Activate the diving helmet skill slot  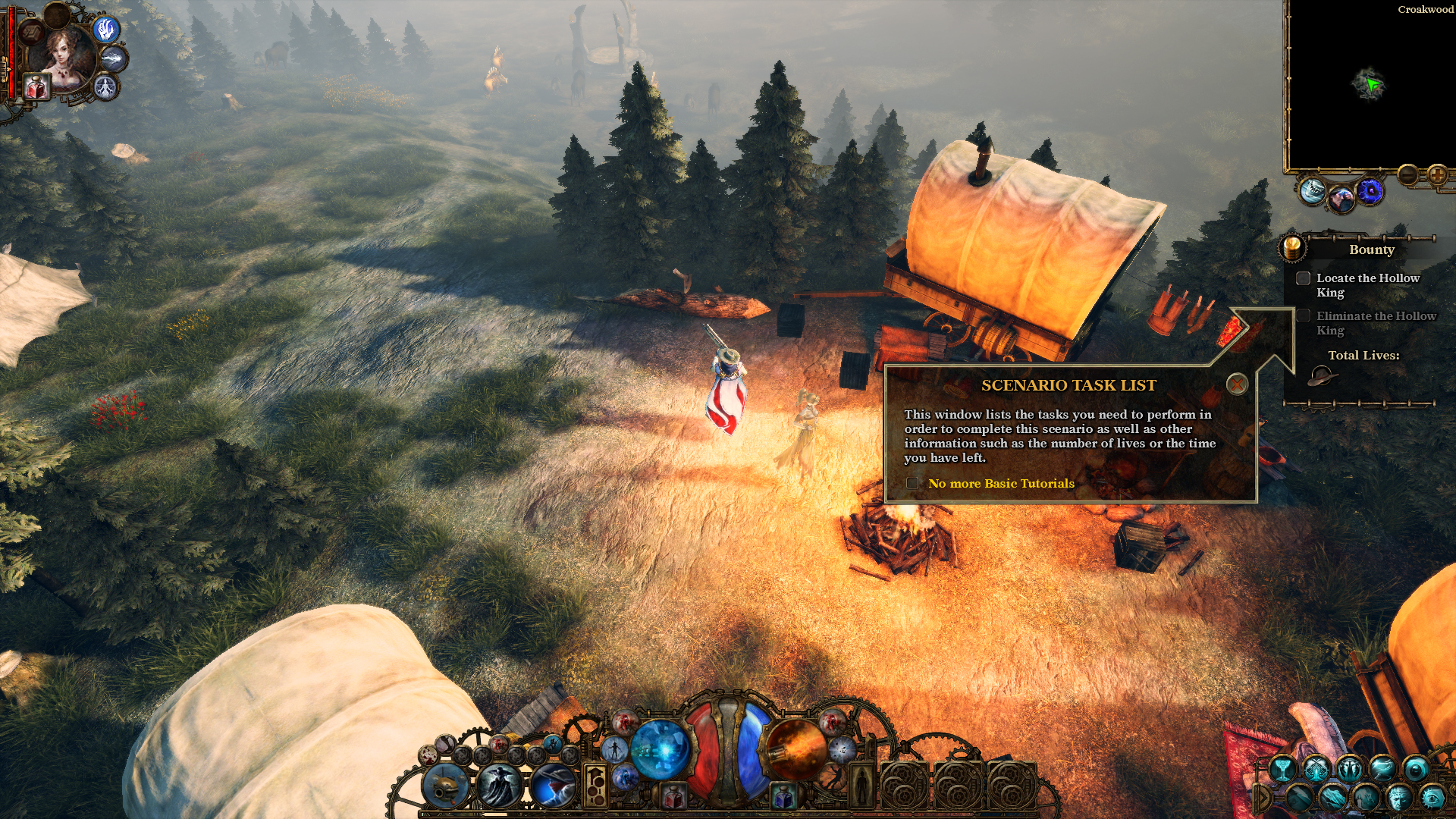(446, 786)
